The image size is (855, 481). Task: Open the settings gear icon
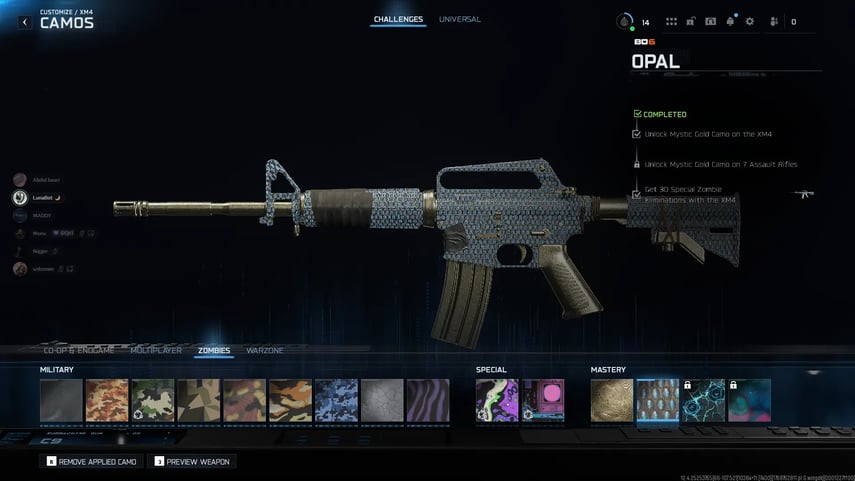(749, 21)
